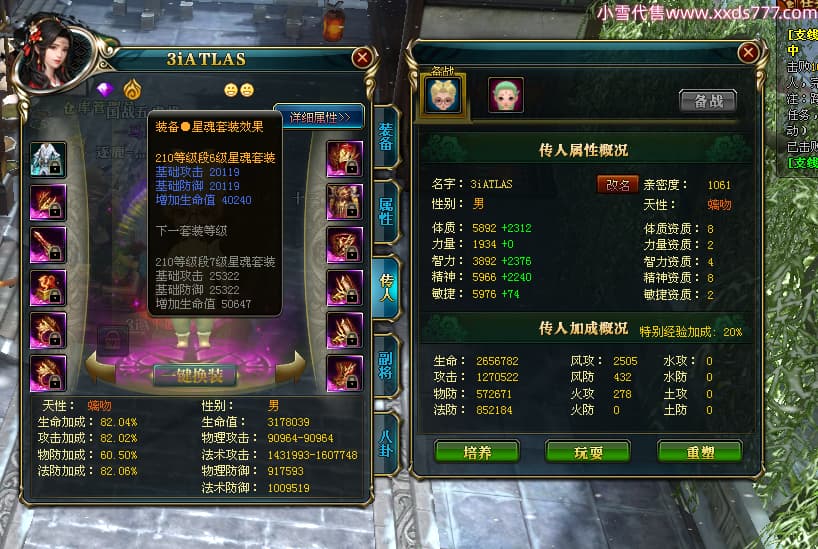This screenshot has width=818, height=549.
Task: Click the purple gem icon
Action: click(105, 88)
